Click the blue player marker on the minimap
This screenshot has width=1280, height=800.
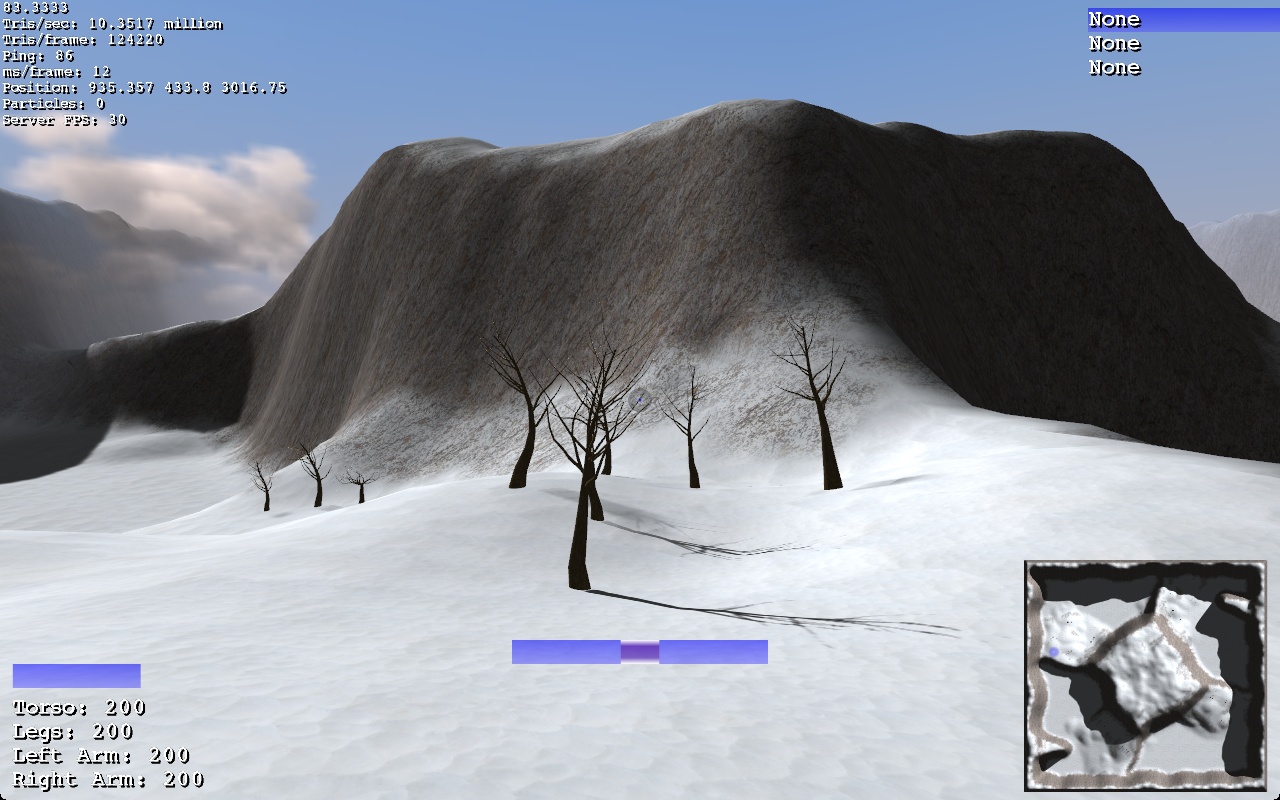(x=1054, y=652)
